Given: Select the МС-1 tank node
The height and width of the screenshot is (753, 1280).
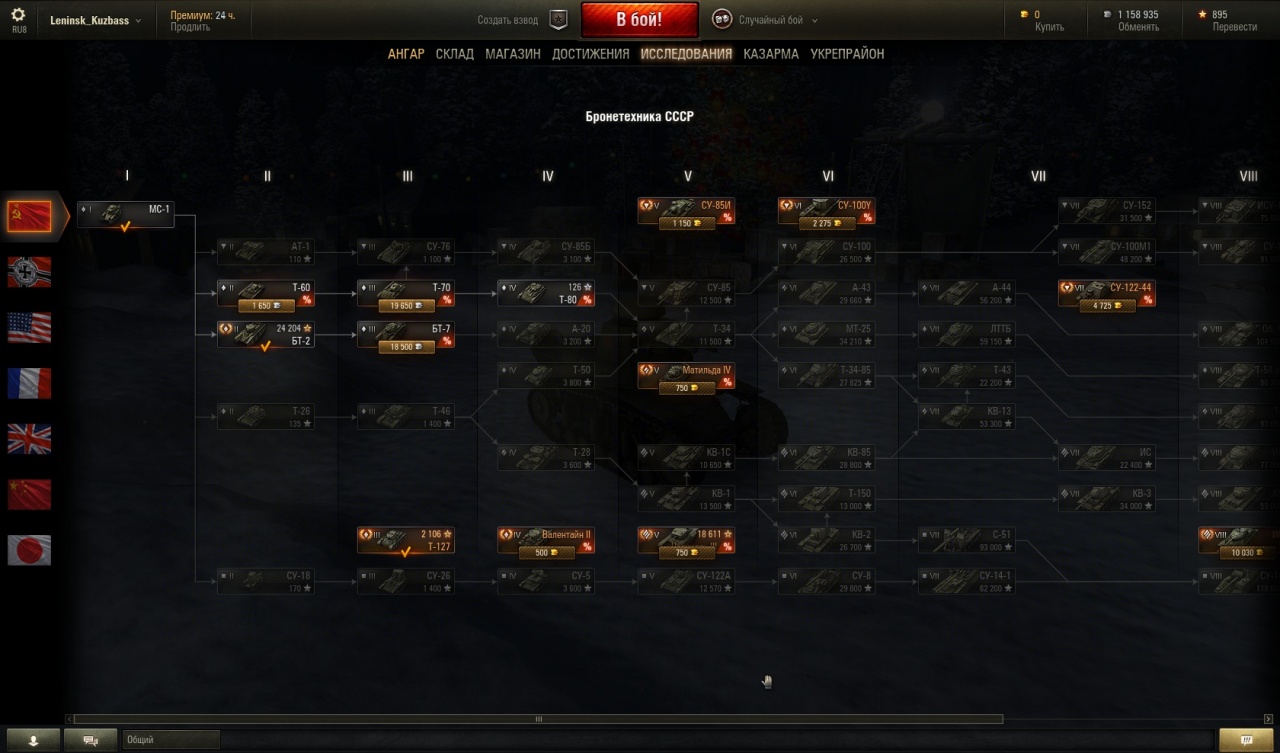Looking at the screenshot, I should 126,215.
